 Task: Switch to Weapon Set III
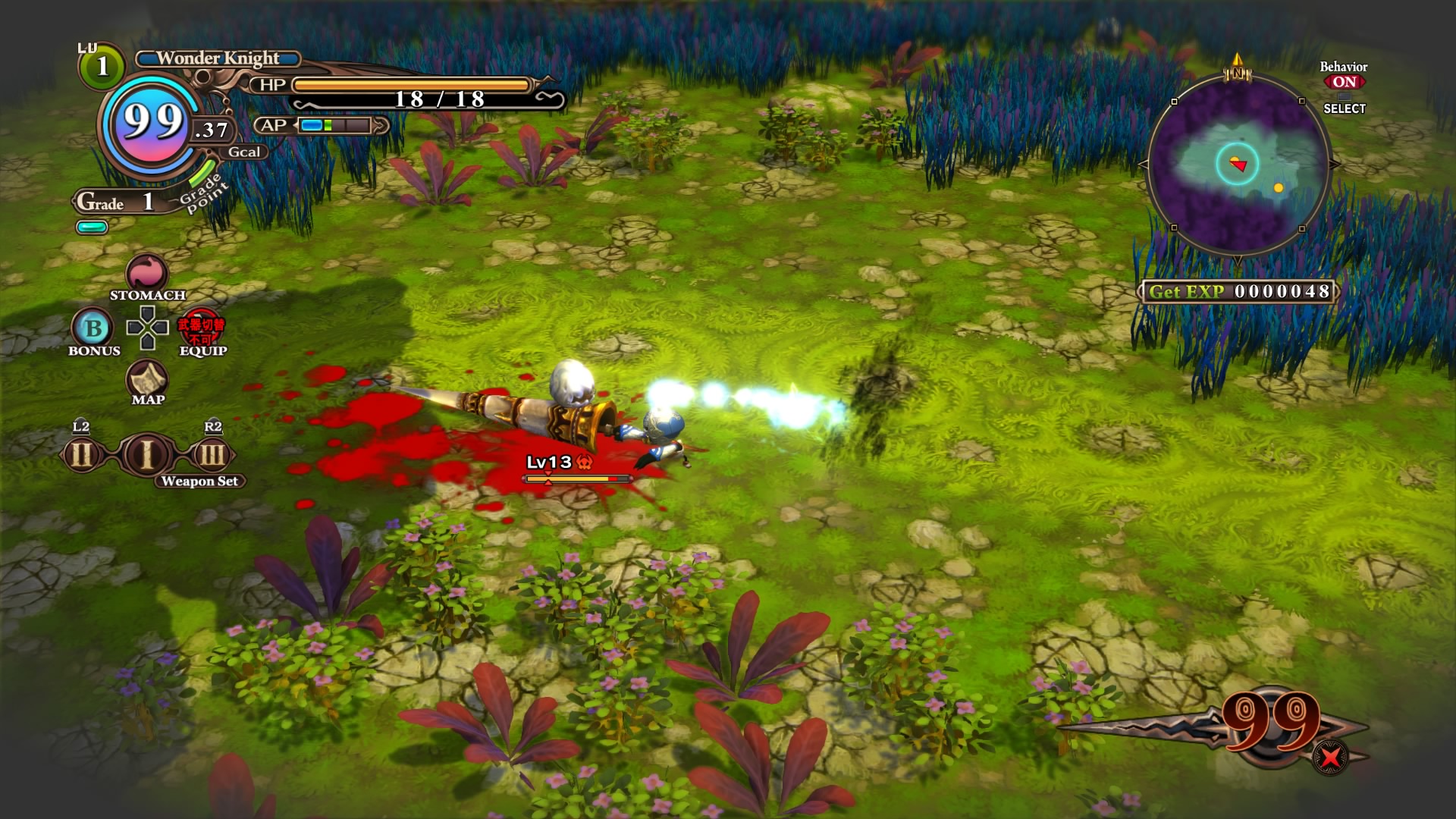212,455
